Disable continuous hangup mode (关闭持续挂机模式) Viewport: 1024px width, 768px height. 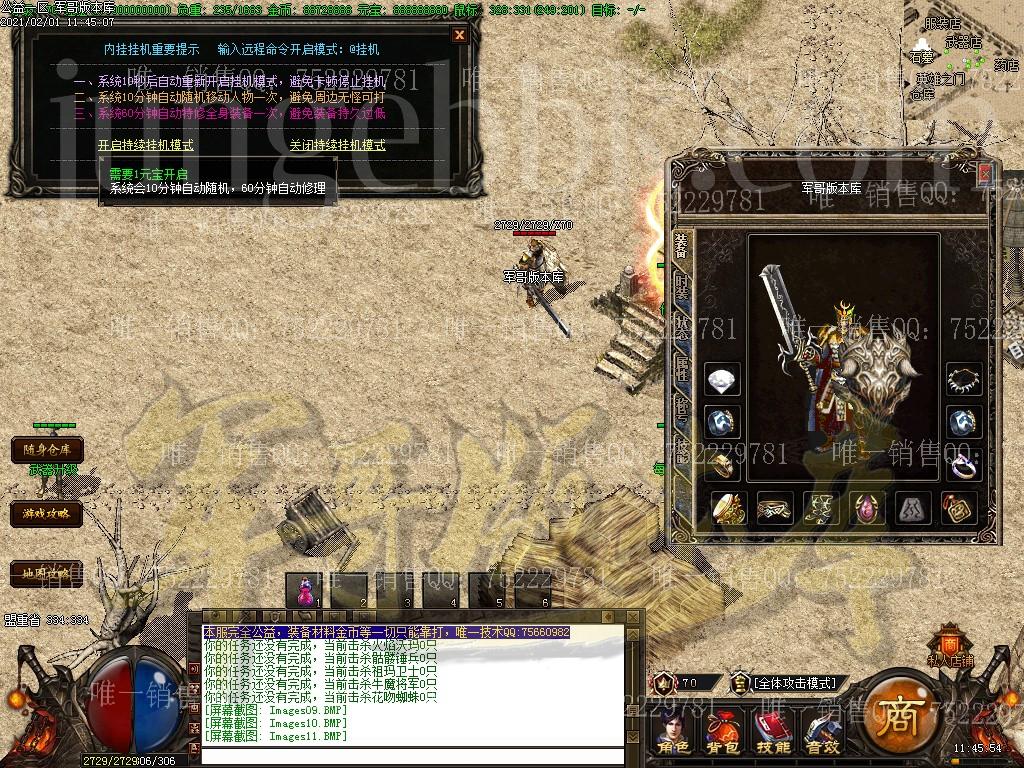point(337,145)
